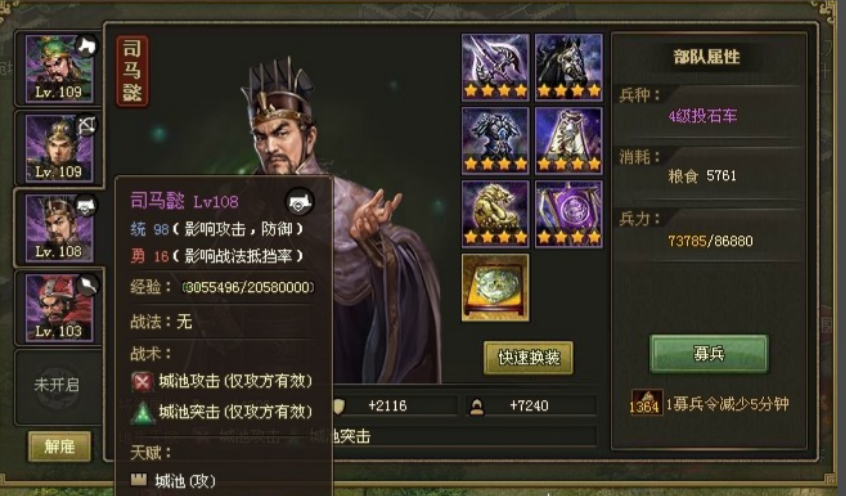Select the golden tiger seal slot

tap(495, 213)
